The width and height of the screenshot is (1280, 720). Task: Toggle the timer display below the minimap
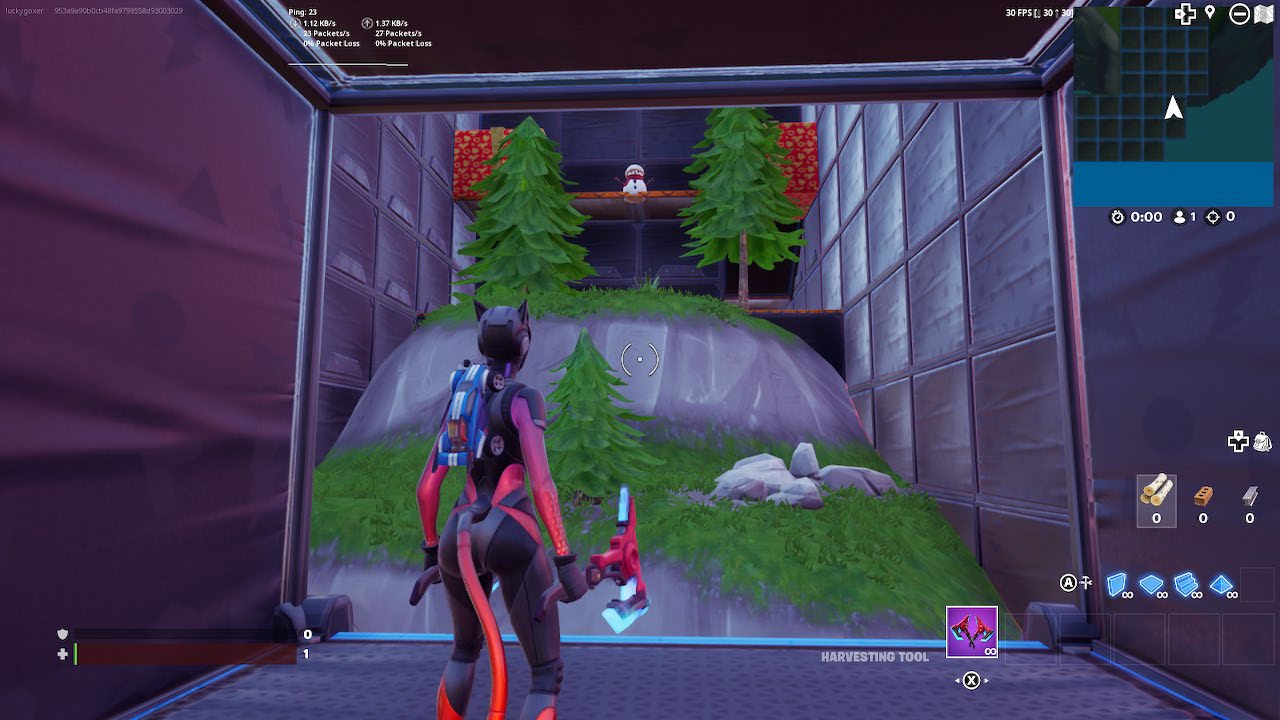pyautogui.click(x=1117, y=217)
